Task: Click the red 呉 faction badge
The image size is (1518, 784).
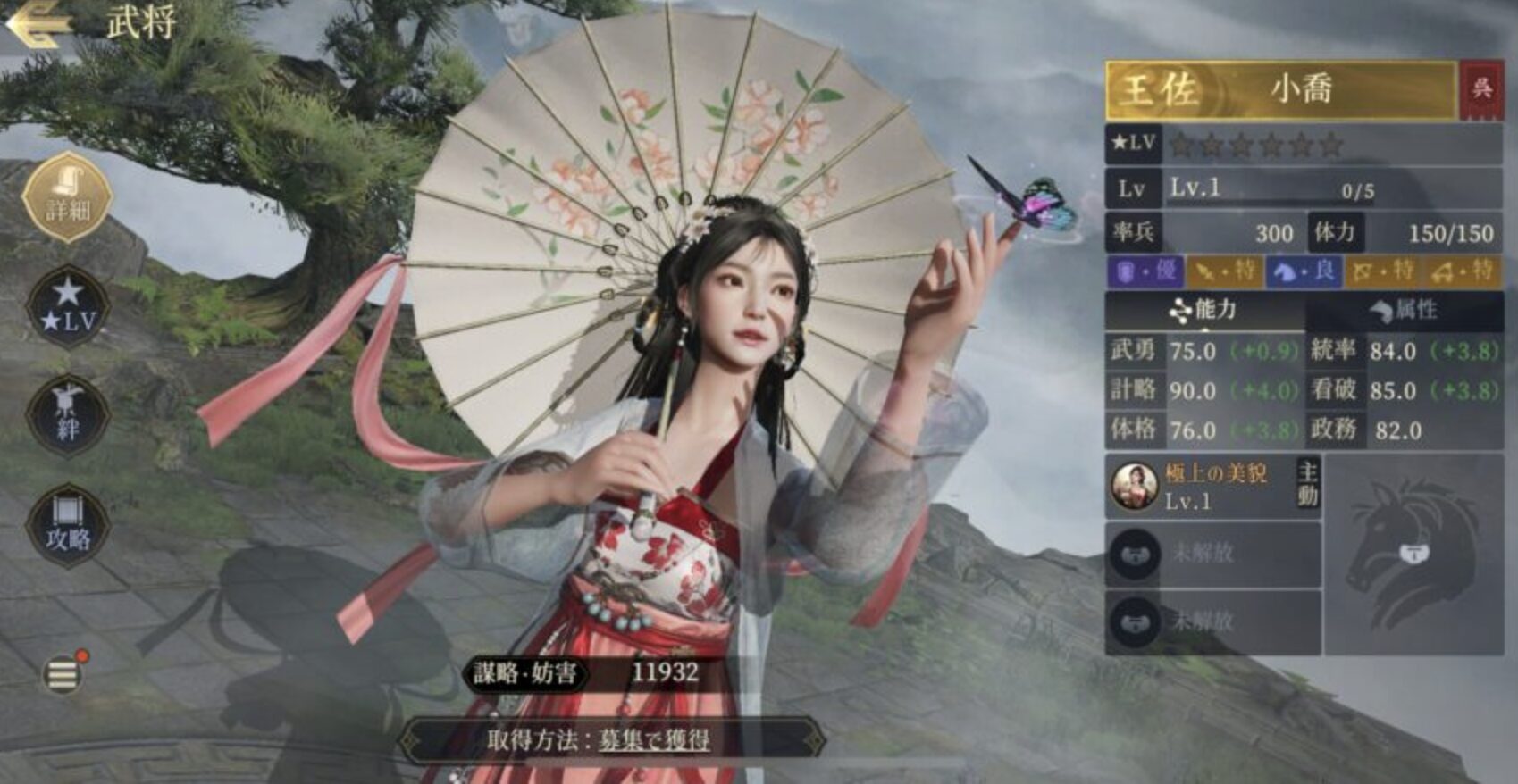Action: (1482, 89)
